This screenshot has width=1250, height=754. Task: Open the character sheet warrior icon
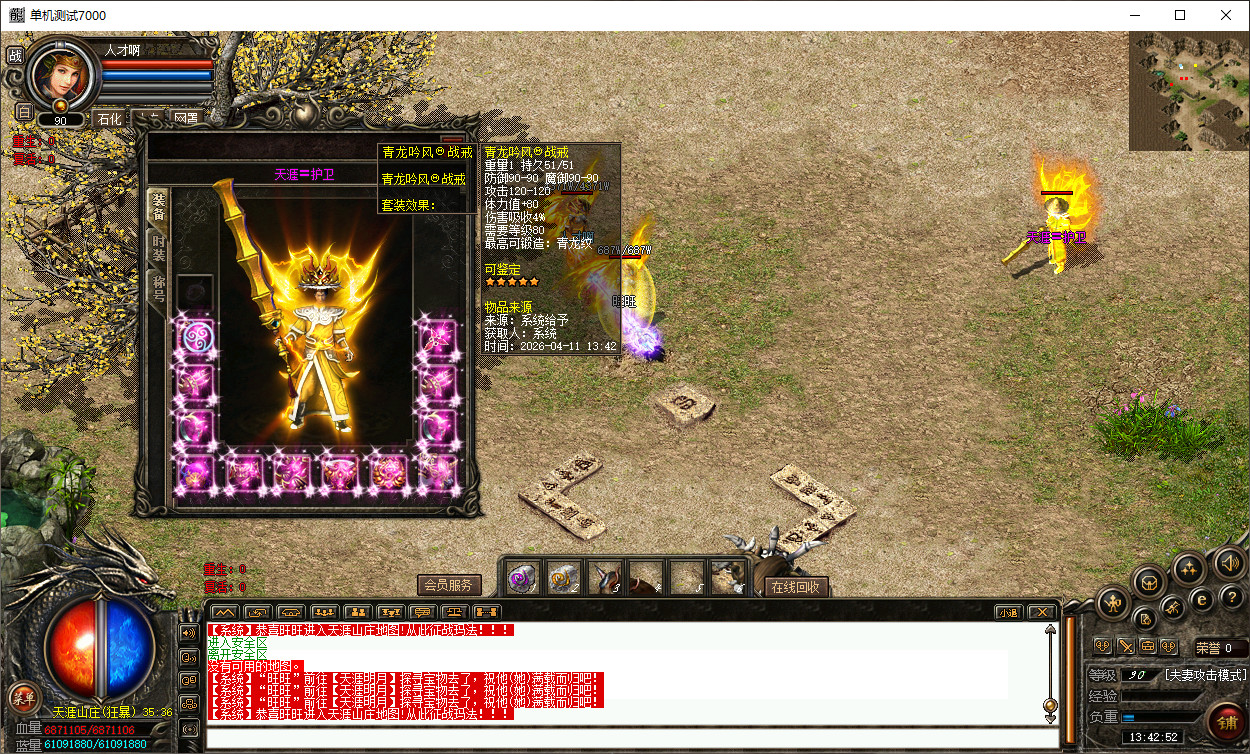[1113, 602]
